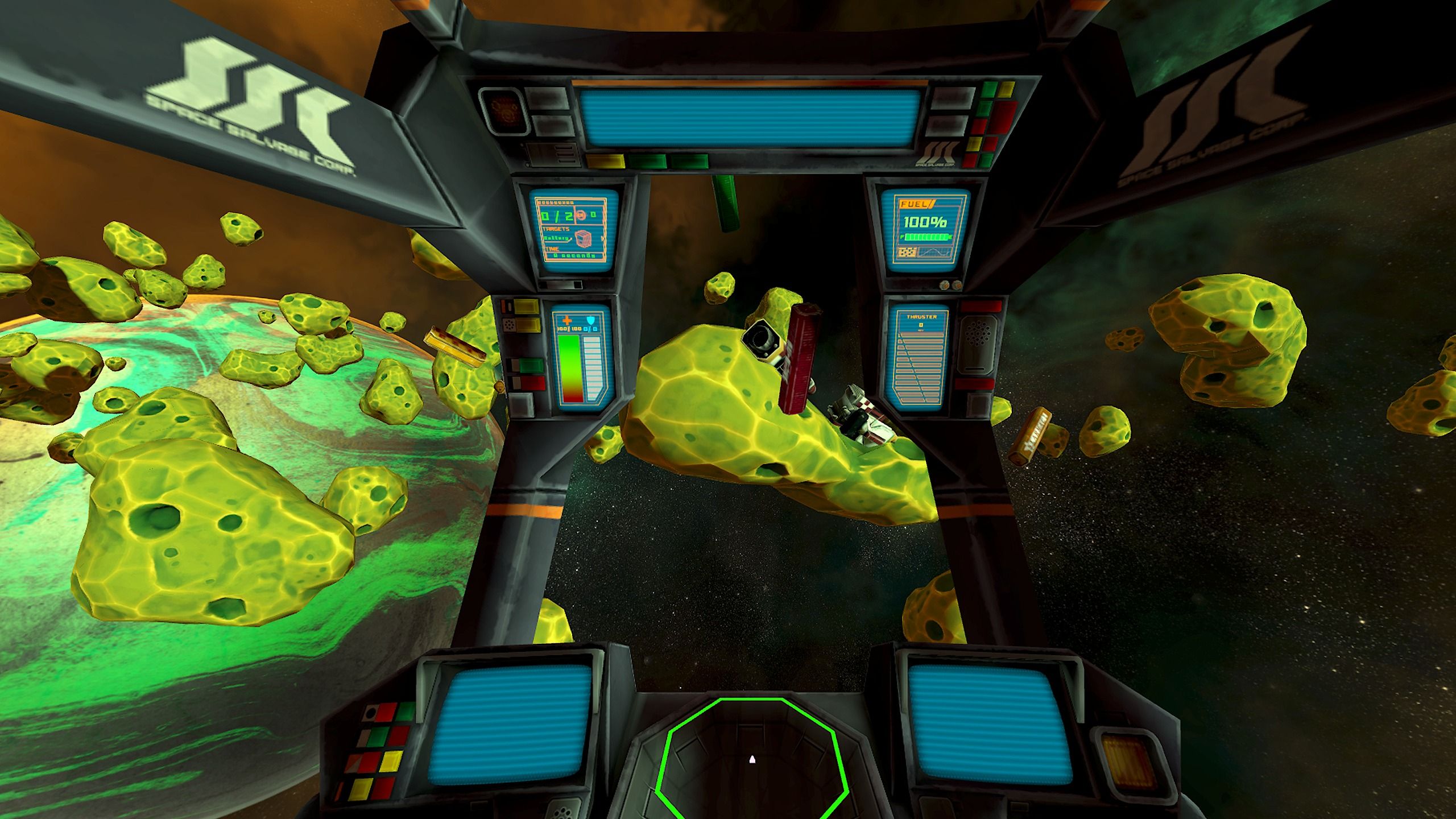1456x819 pixels.
Task: Click the green fuel level bar at 100%
Action: point(926,237)
